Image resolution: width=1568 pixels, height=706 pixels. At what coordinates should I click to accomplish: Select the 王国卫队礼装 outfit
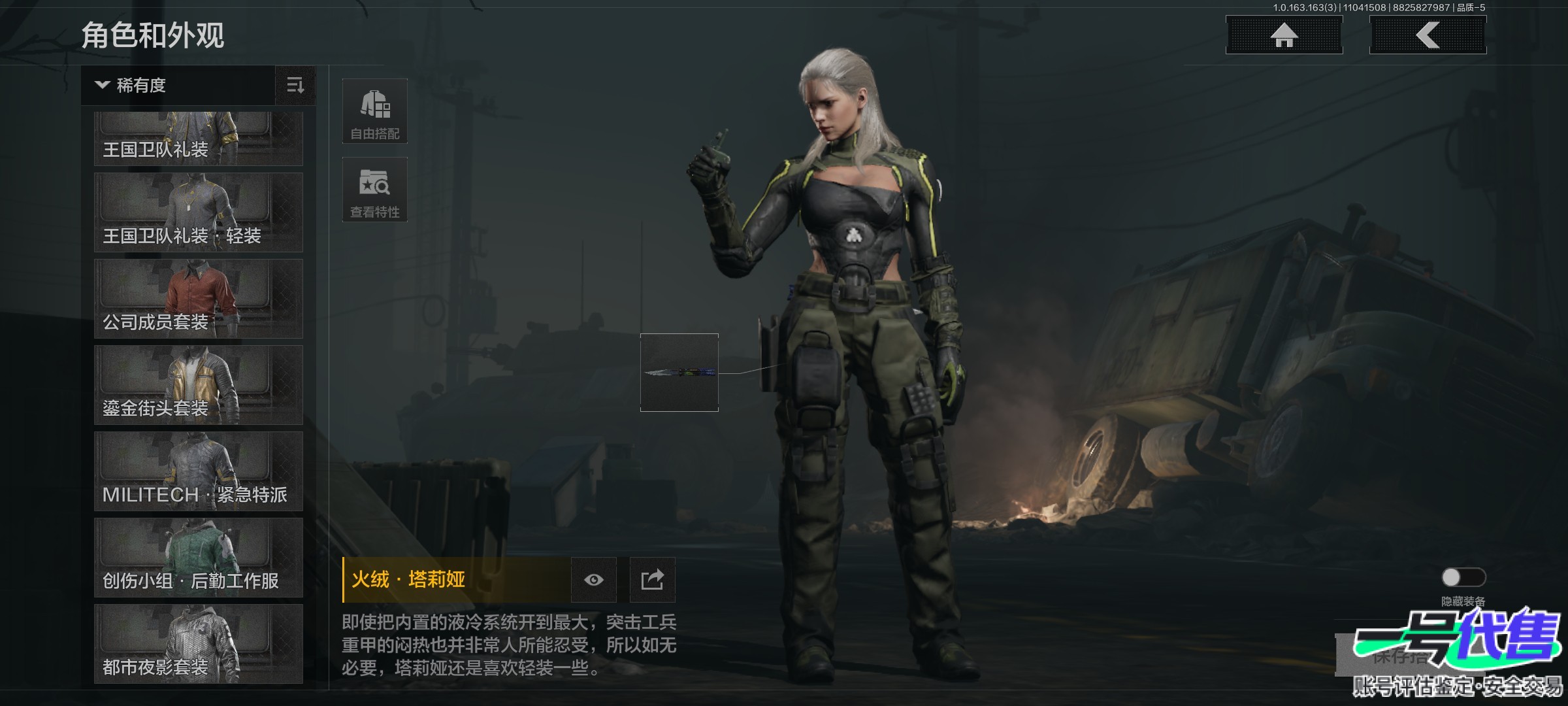click(x=198, y=139)
